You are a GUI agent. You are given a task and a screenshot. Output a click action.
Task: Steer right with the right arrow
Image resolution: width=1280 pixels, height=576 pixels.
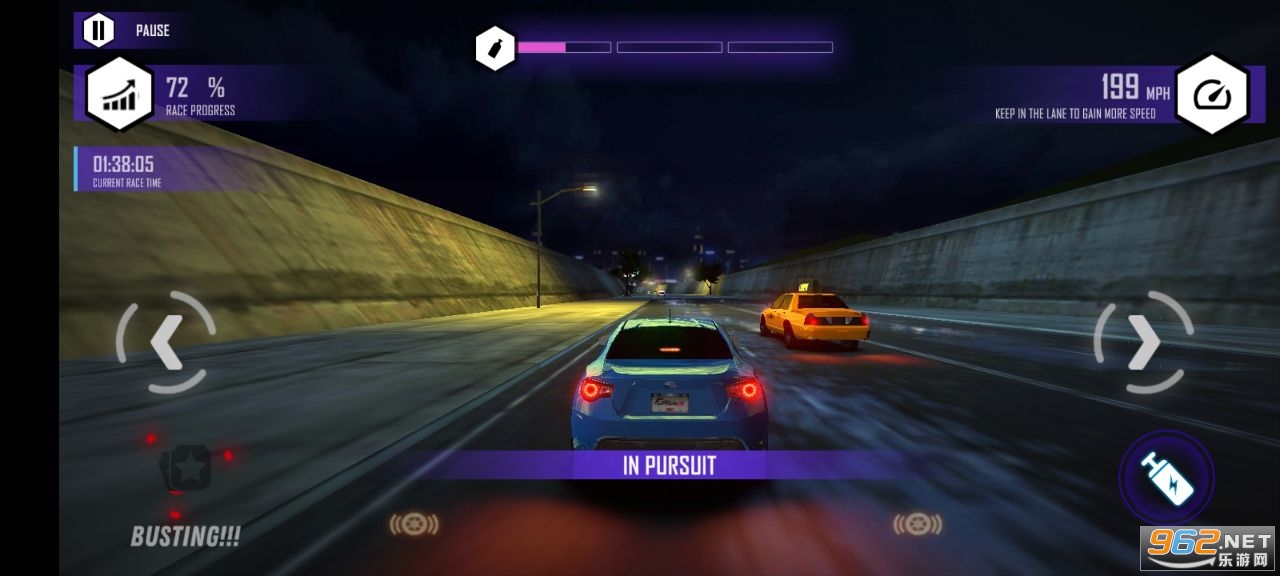click(x=1143, y=342)
